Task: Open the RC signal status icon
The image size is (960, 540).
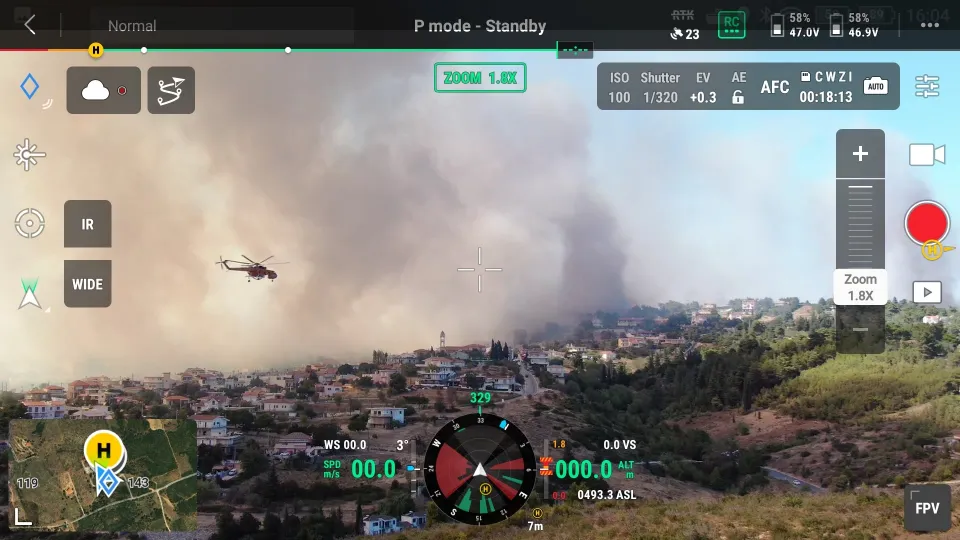Action: [x=731, y=25]
